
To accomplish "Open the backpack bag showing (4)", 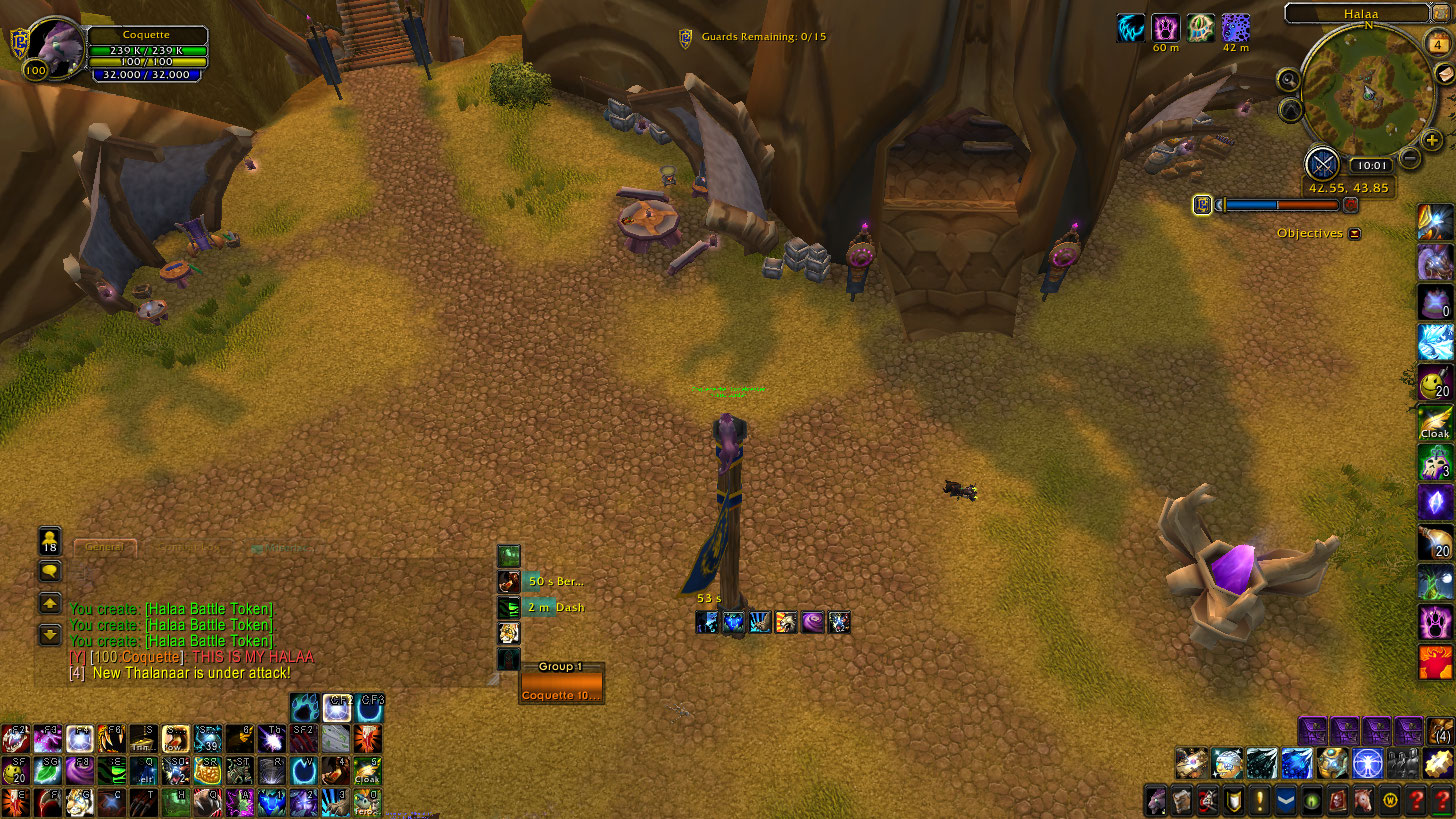I will coord(1441,732).
